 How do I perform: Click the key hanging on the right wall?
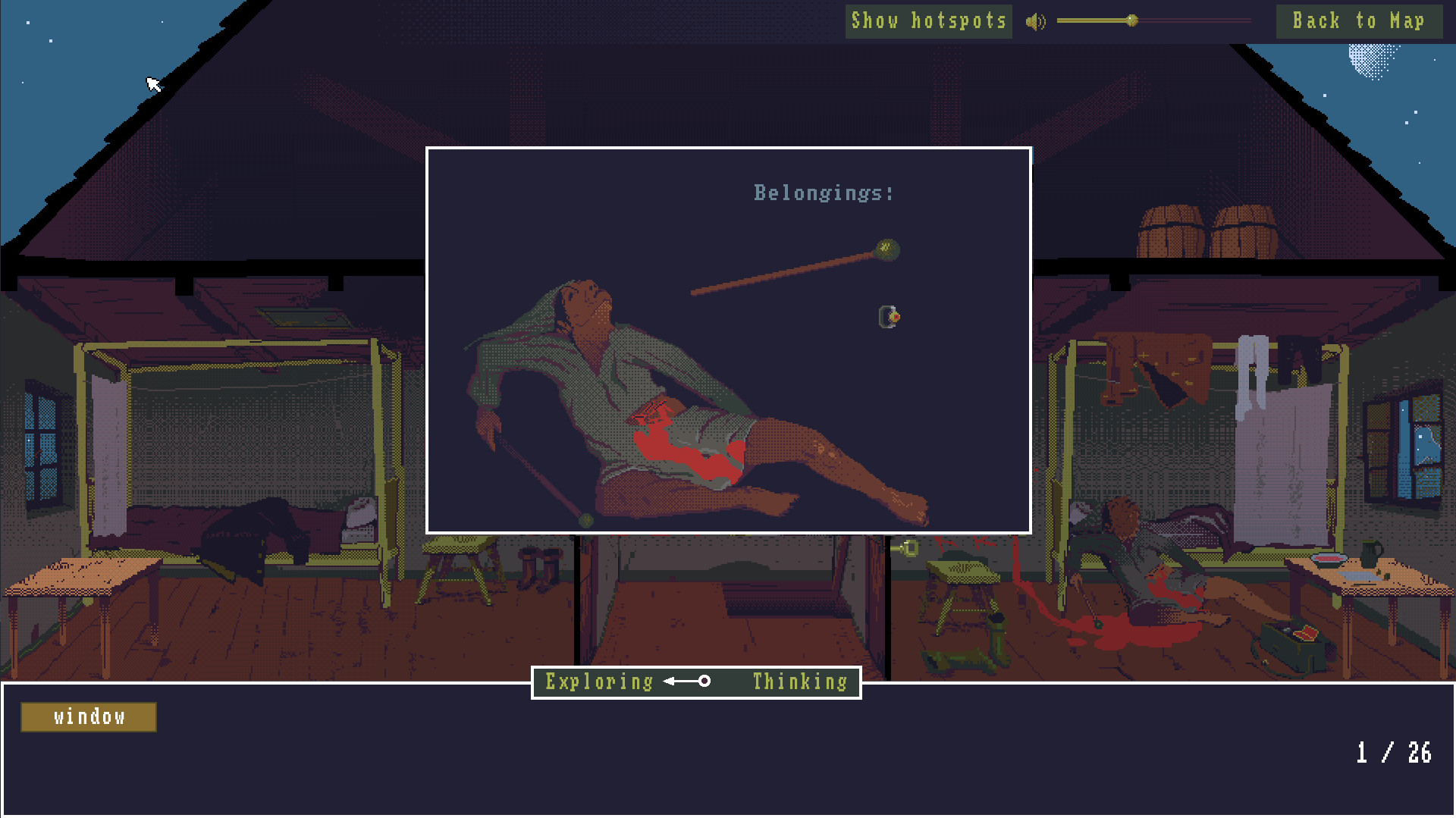pyautogui.click(x=909, y=547)
